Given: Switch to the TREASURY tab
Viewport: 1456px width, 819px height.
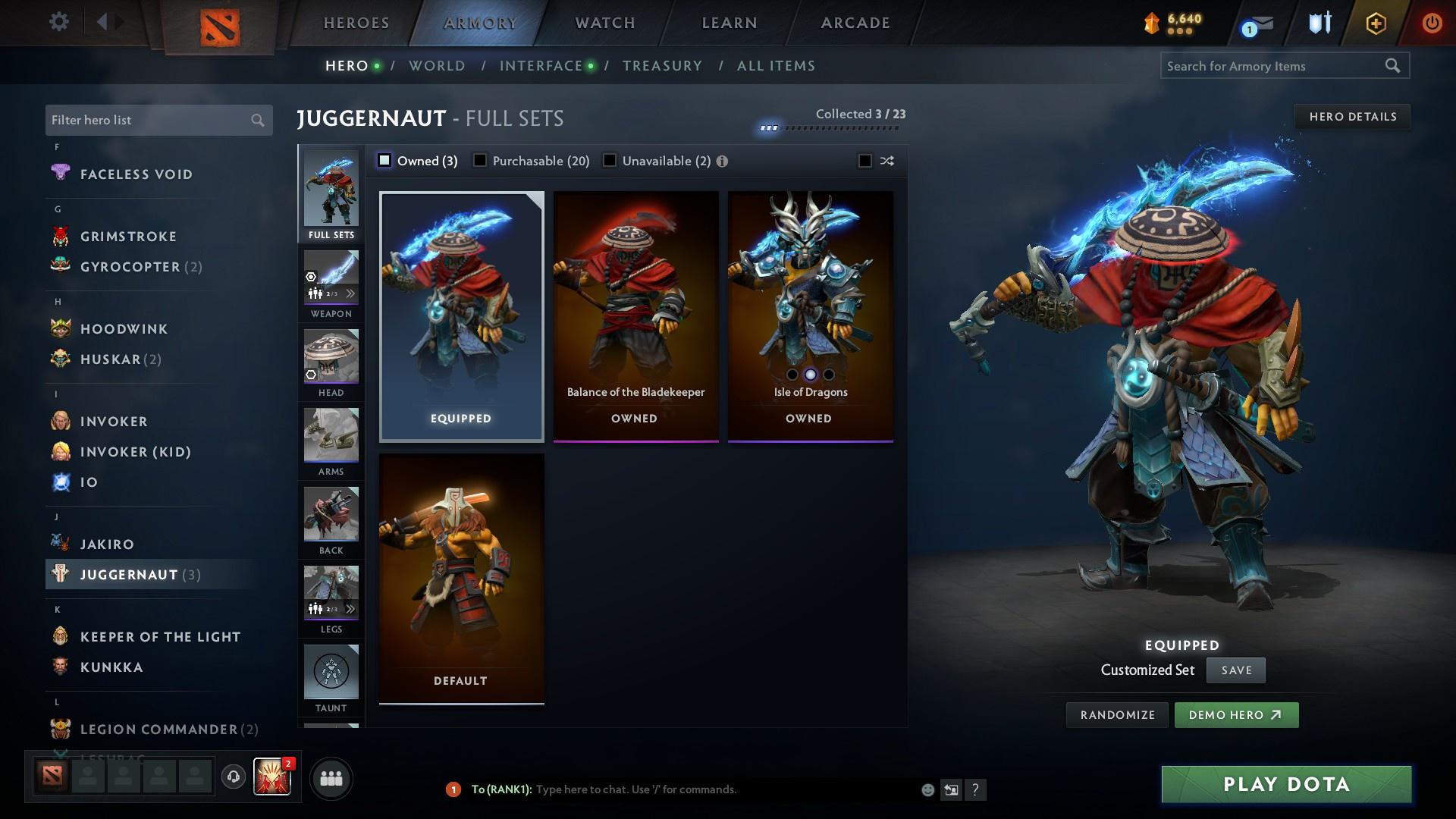Looking at the screenshot, I should (x=661, y=66).
